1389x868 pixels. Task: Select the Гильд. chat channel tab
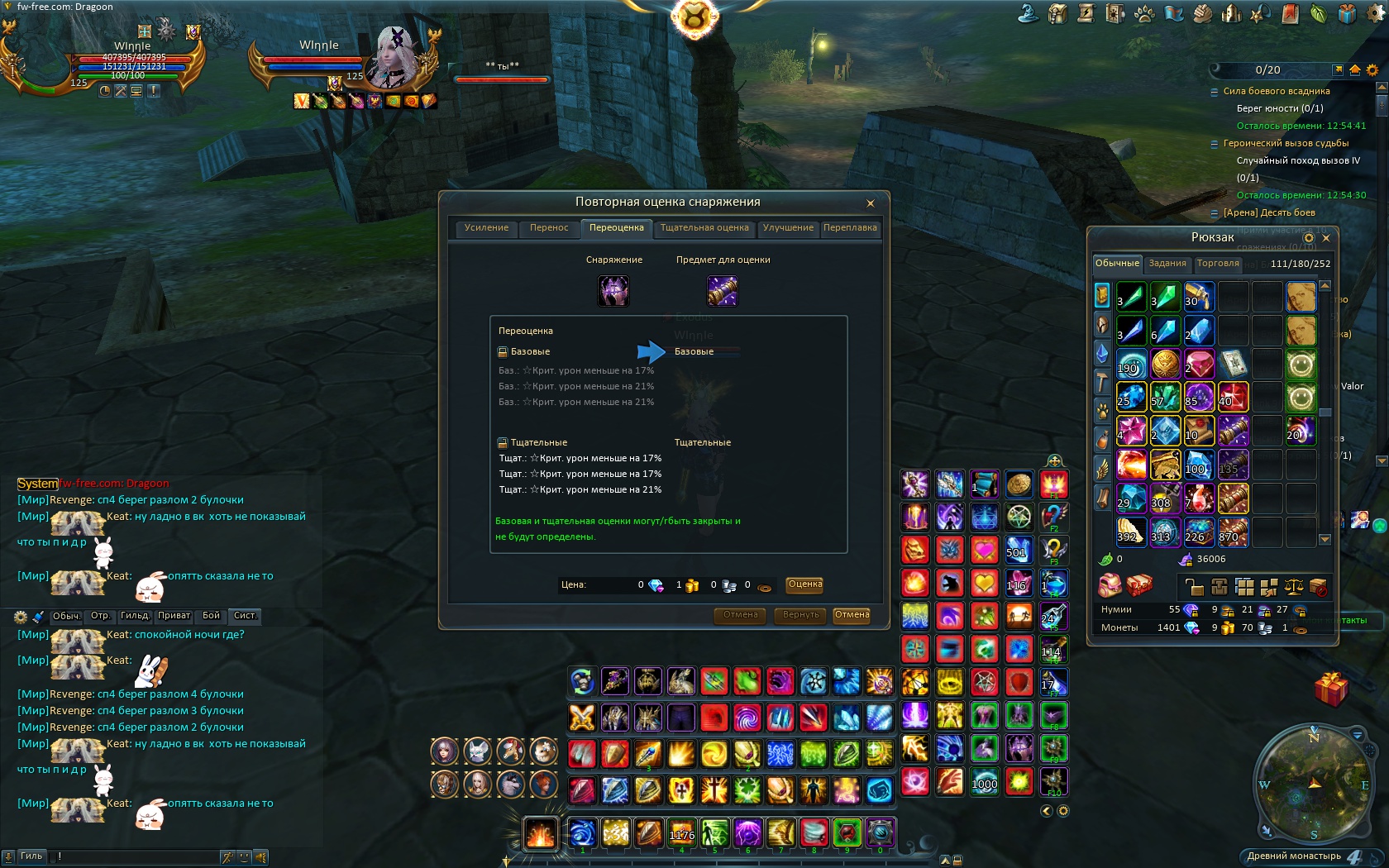point(135,616)
